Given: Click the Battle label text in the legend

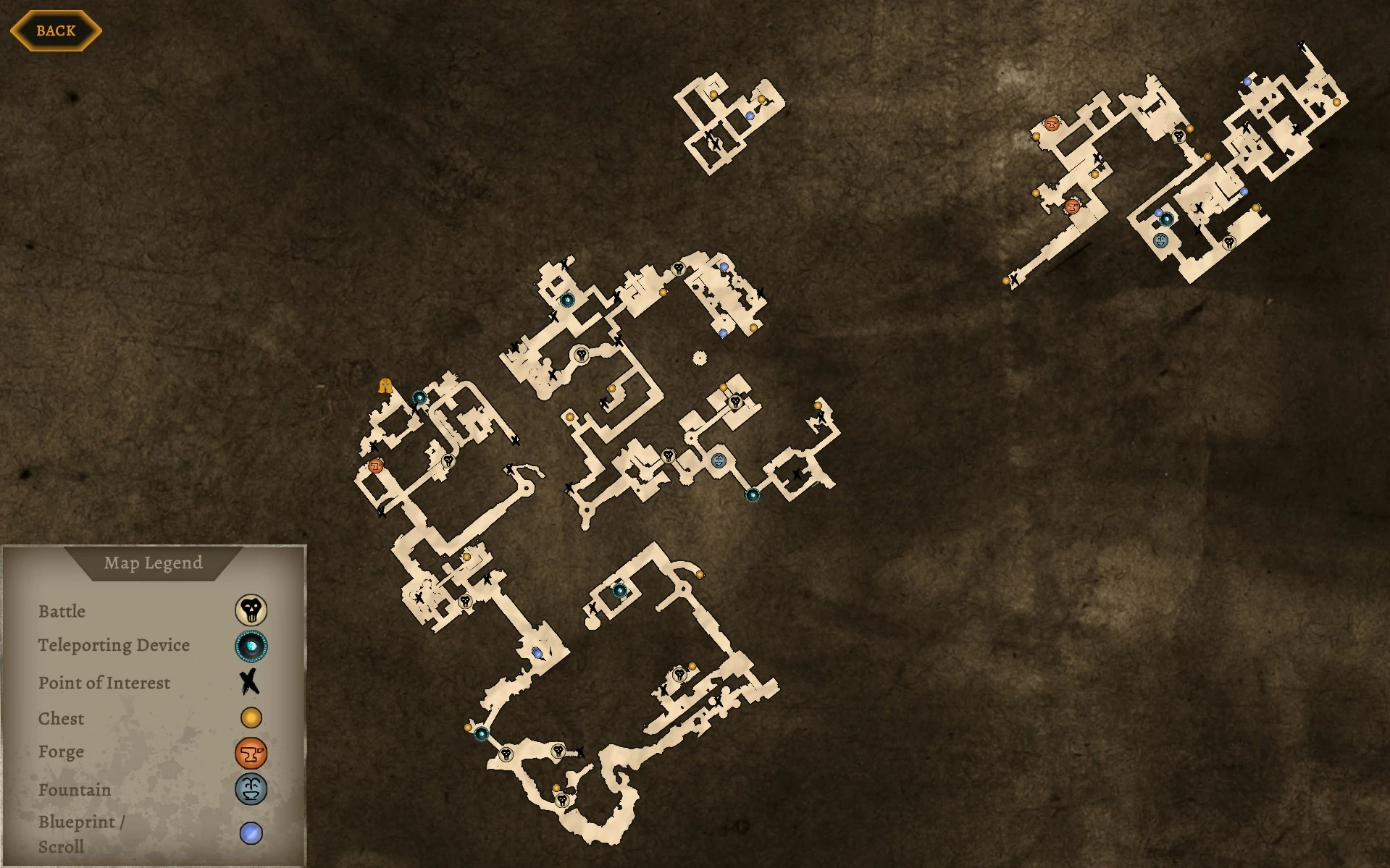Looking at the screenshot, I should (x=62, y=611).
